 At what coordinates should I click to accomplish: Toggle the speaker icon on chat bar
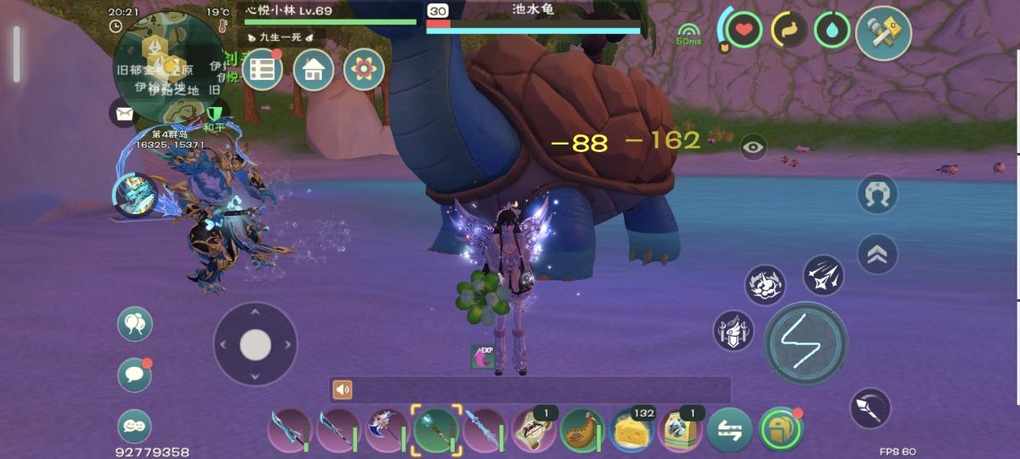tap(343, 390)
